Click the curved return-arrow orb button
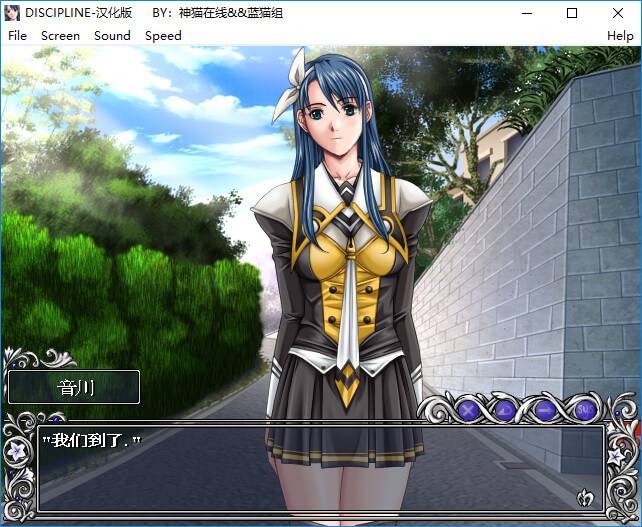This screenshot has height=527, width=642. click(x=505, y=409)
